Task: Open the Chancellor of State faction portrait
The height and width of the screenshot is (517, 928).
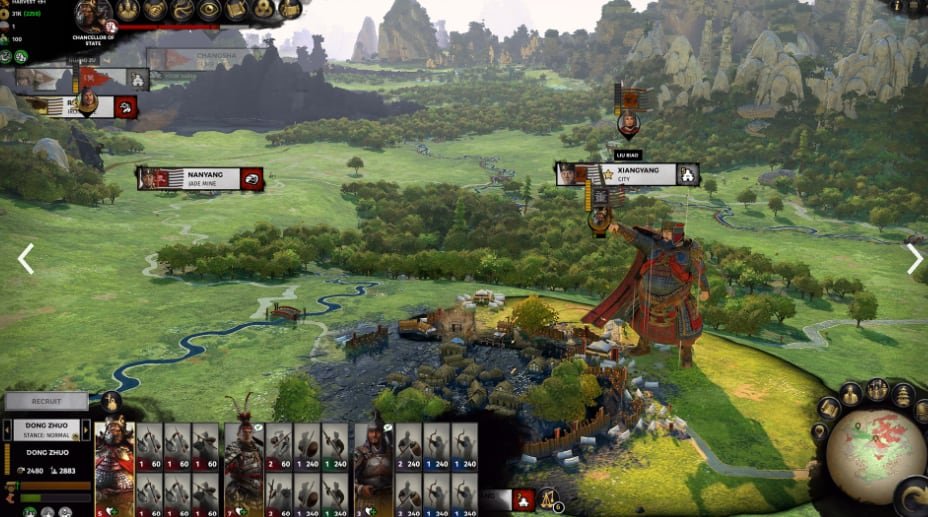Action: tap(93, 14)
